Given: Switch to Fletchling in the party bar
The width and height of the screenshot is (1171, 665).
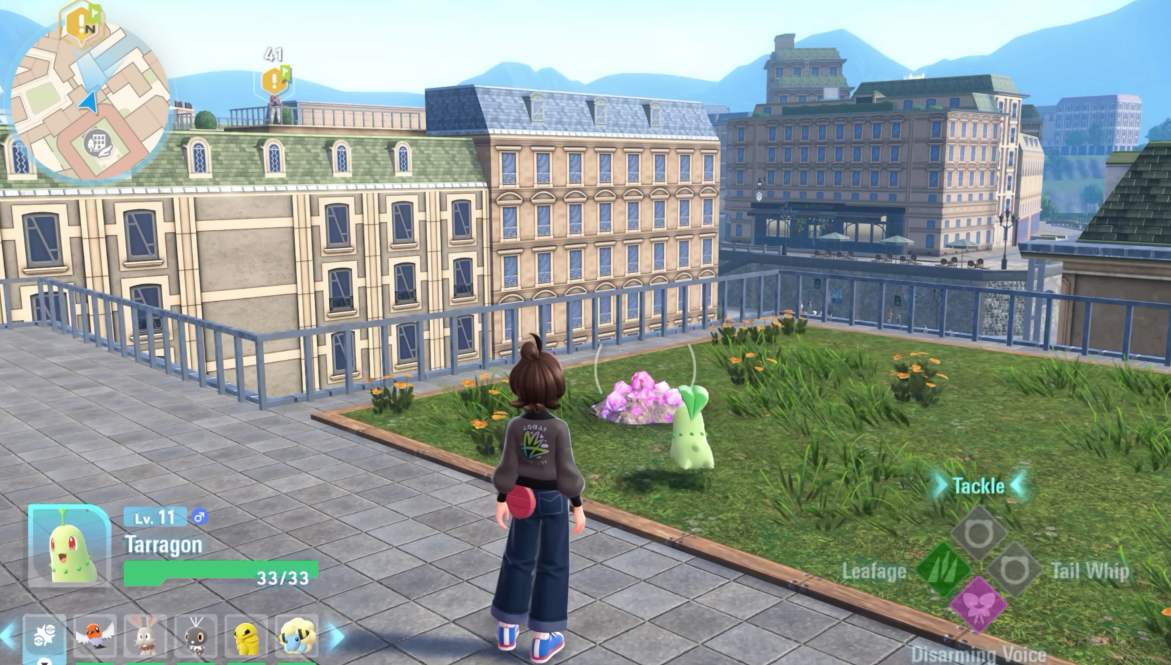Looking at the screenshot, I should click(95, 636).
